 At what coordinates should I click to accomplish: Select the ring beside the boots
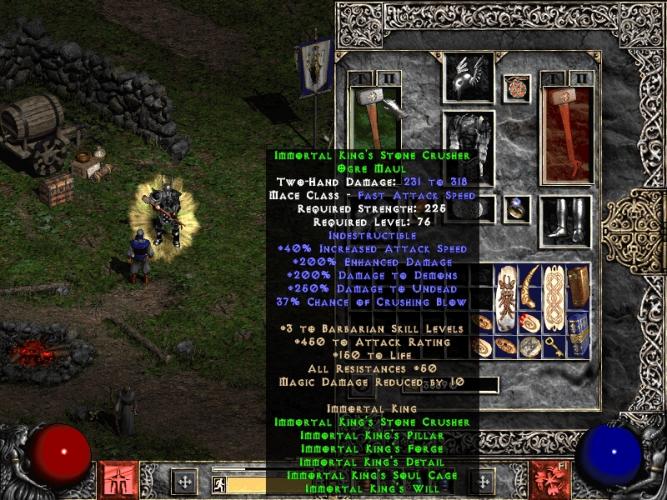pyautogui.click(x=517, y=208)
